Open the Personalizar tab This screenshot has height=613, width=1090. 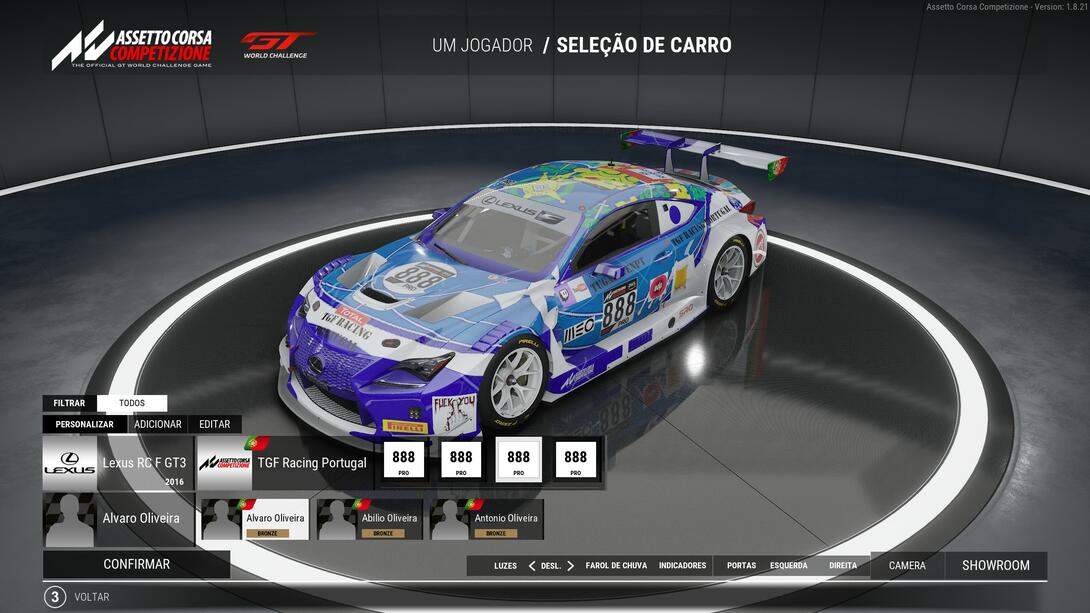(x=85, y=424)
